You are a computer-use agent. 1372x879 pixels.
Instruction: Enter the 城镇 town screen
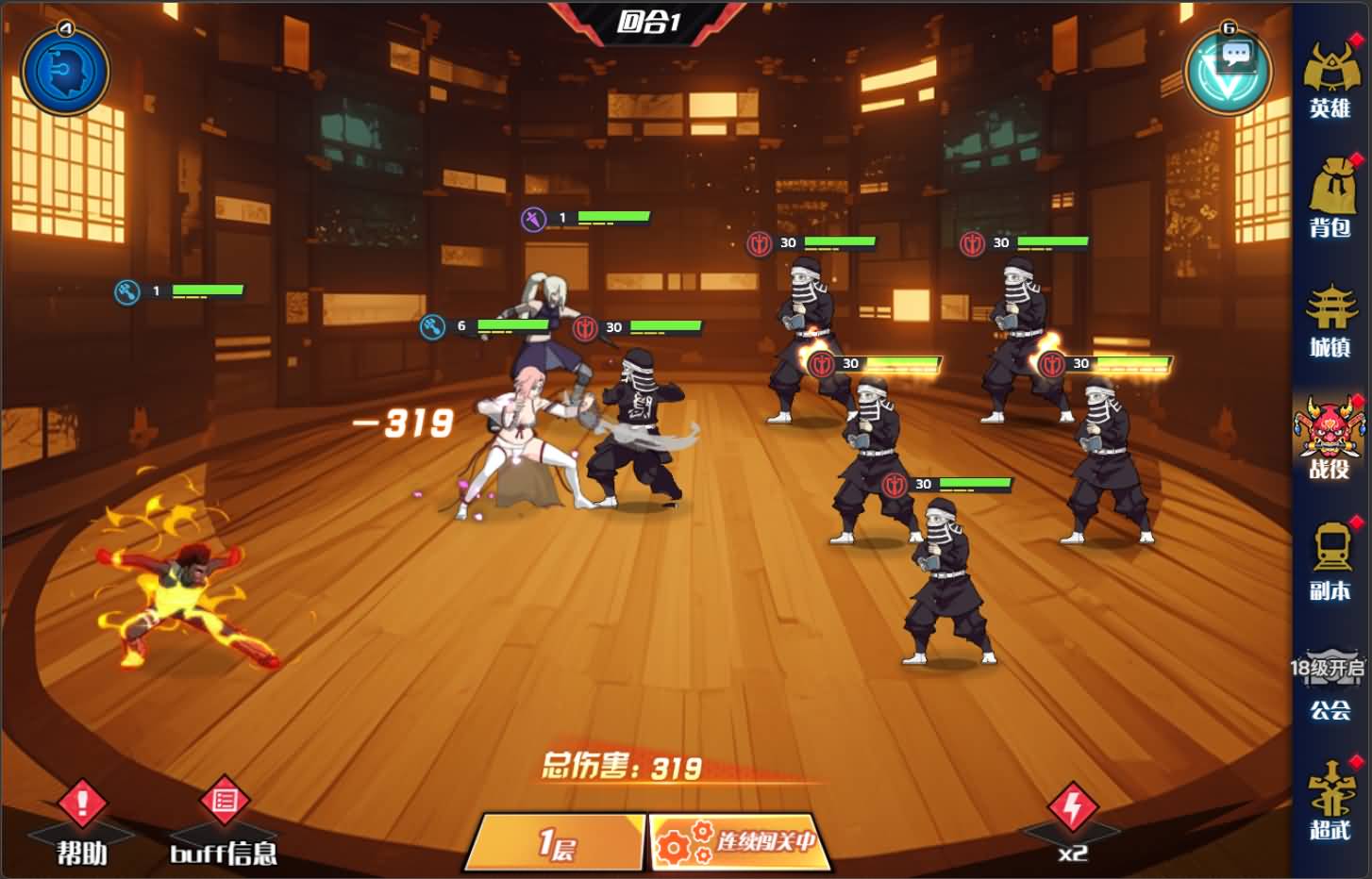pyautogui.click(x=1330, y=321)
